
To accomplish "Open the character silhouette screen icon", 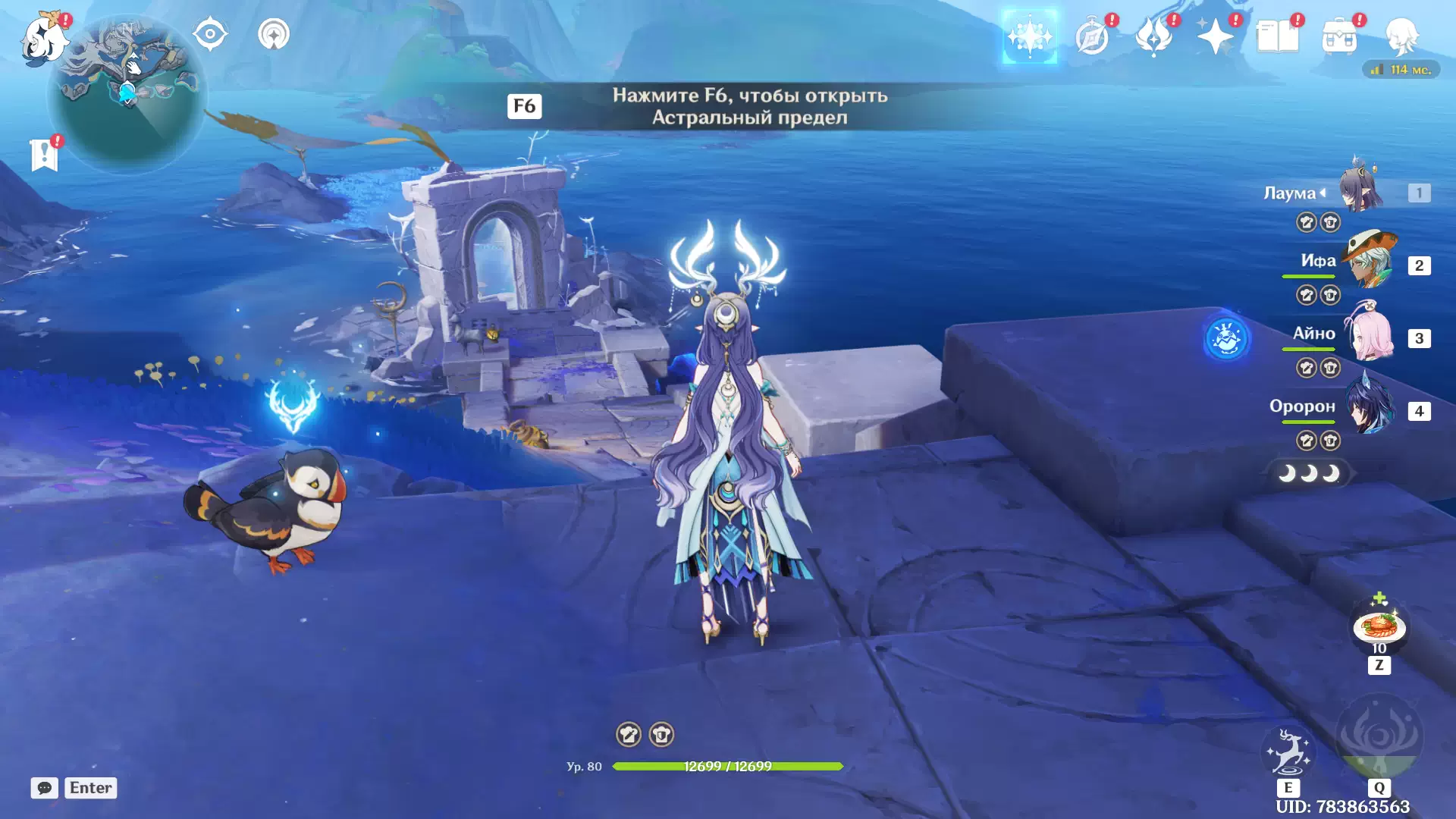I will 1401,36.
